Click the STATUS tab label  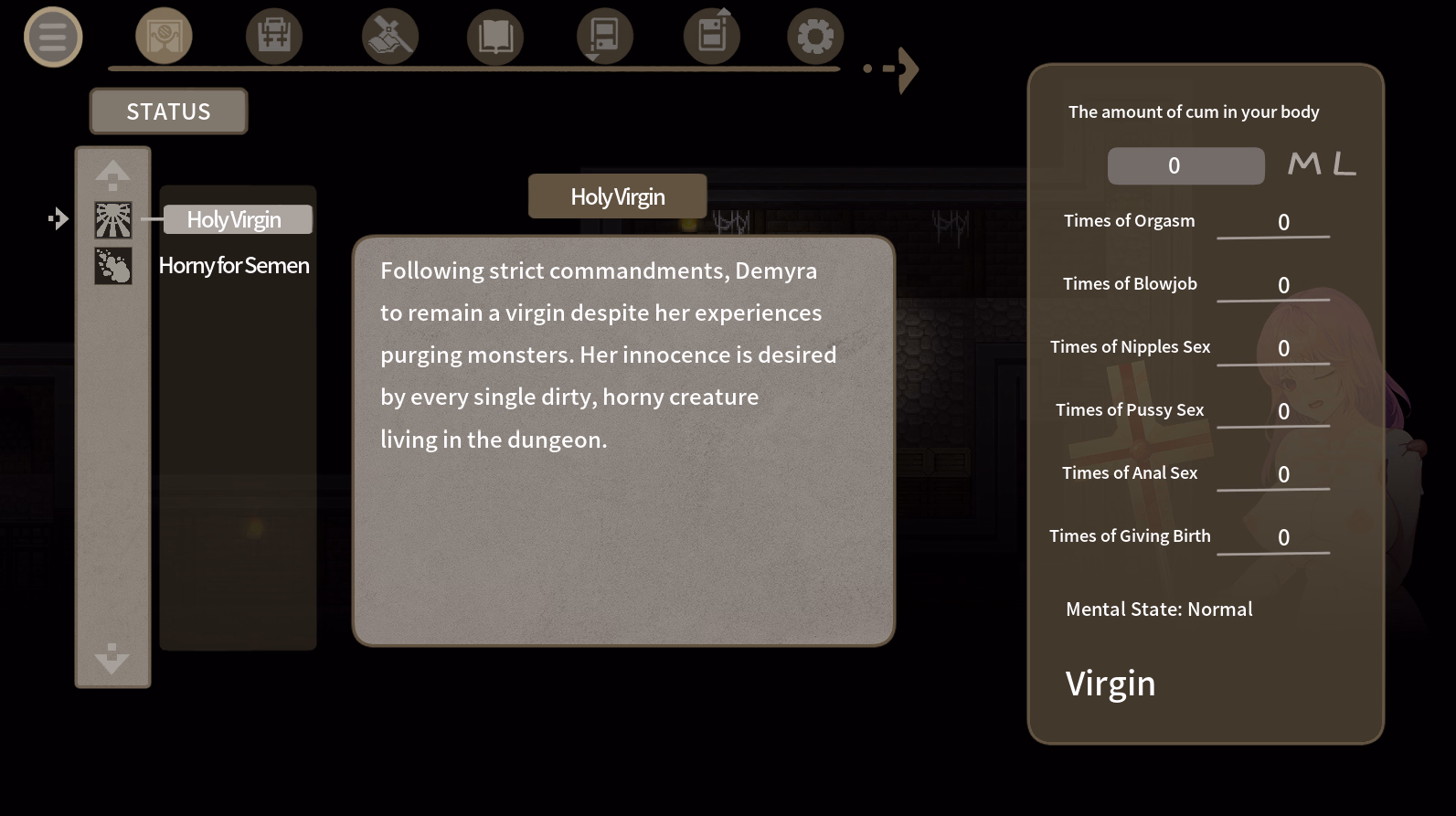coord(167,111)
